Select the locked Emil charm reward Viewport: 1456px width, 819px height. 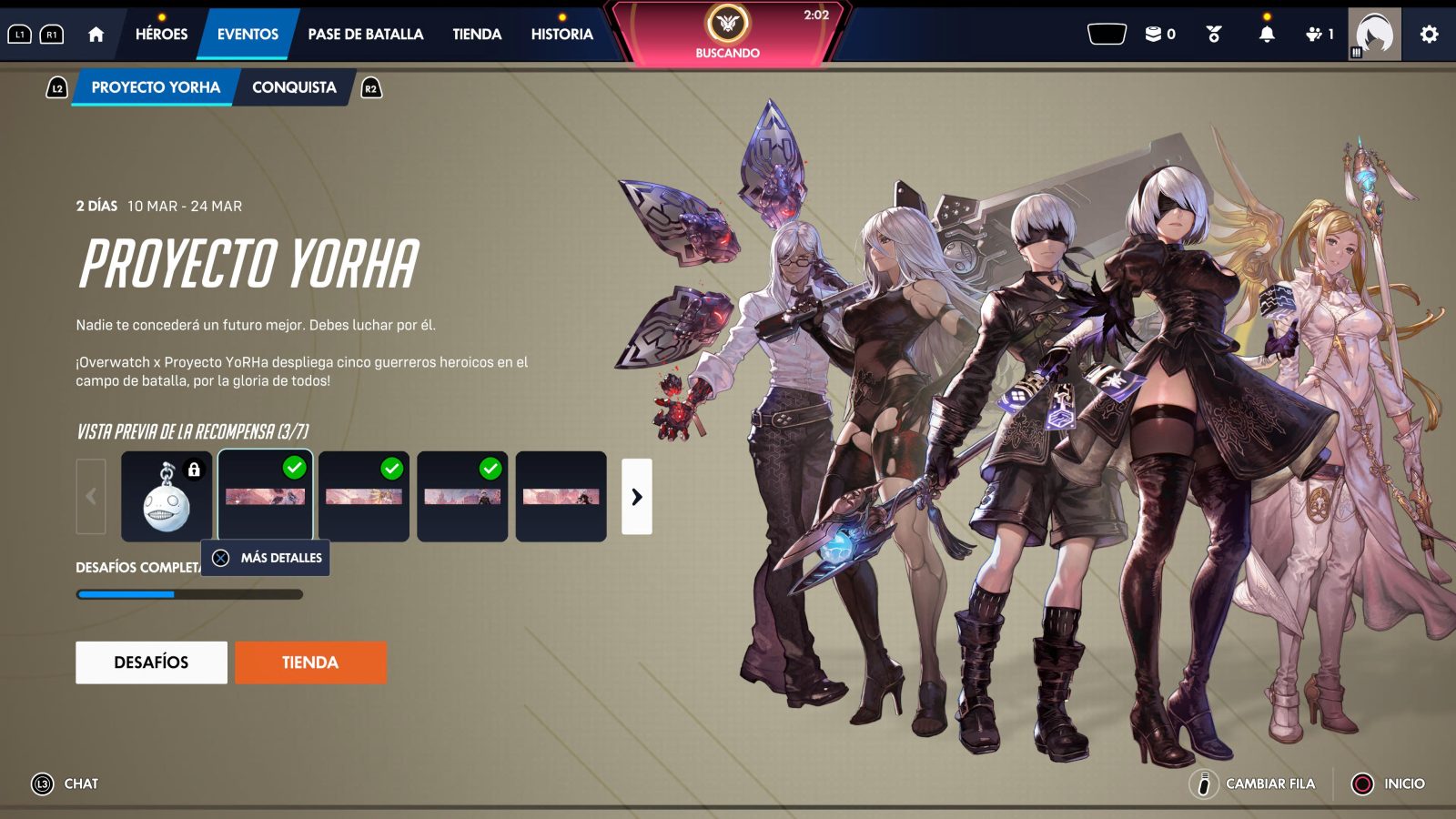(167, 496)
